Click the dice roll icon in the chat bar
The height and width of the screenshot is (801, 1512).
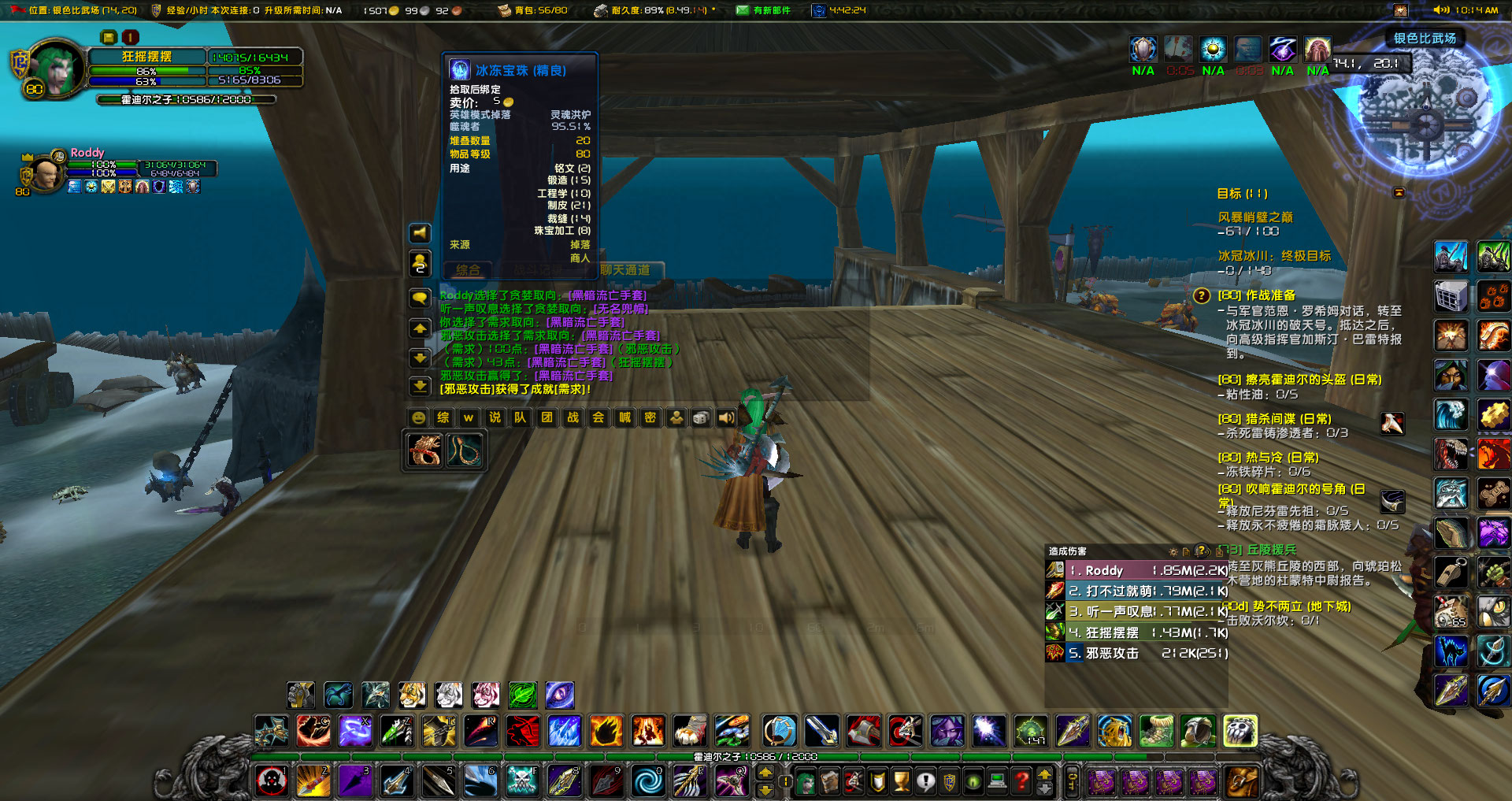(700, 417)
